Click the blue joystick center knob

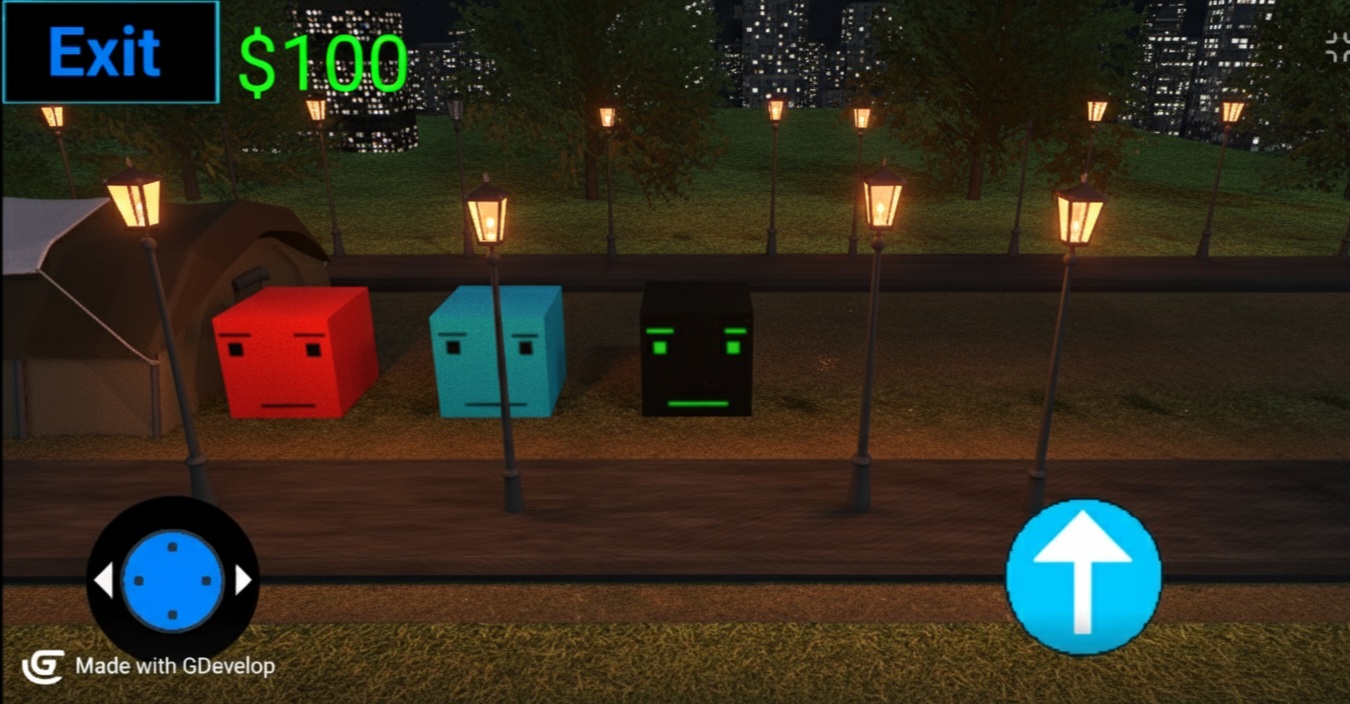pos(172,581)
